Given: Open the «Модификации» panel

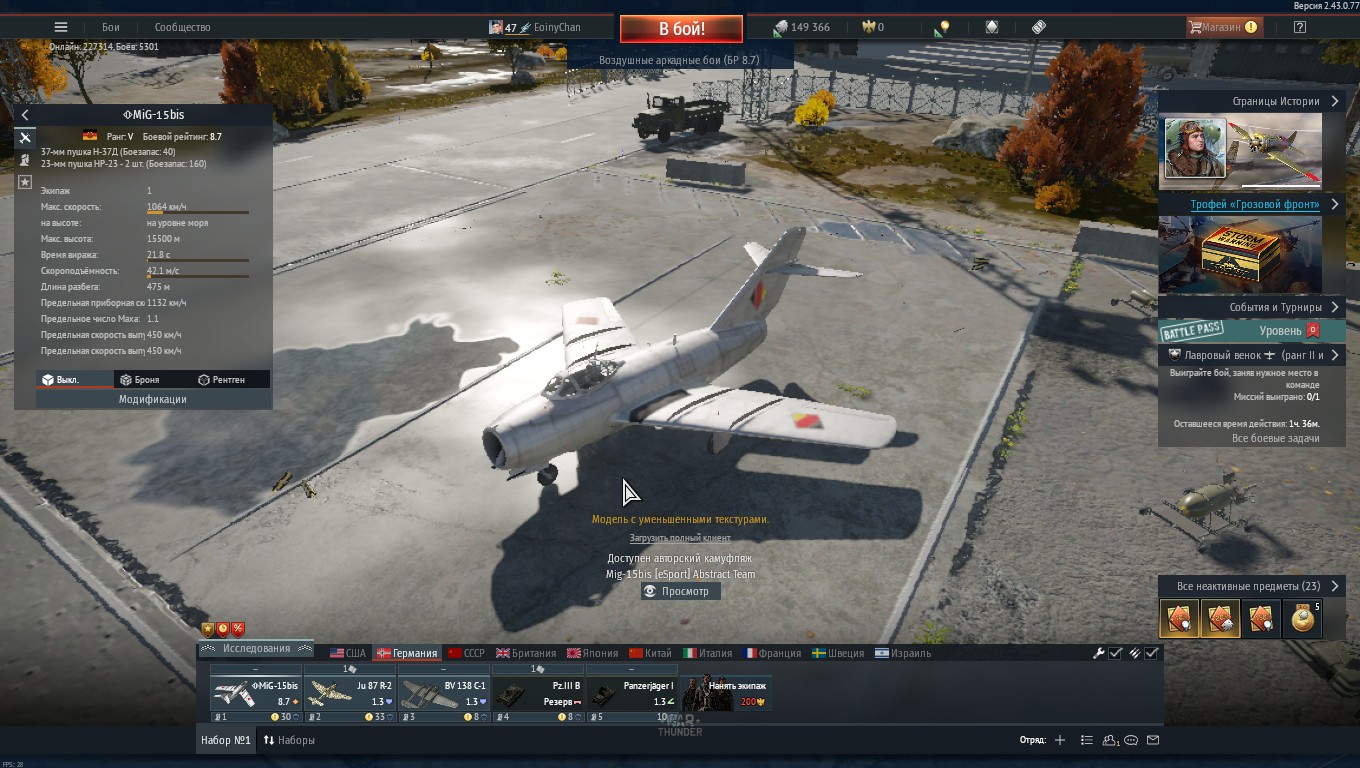Looking at the screenshot, I should click(153, 399).
